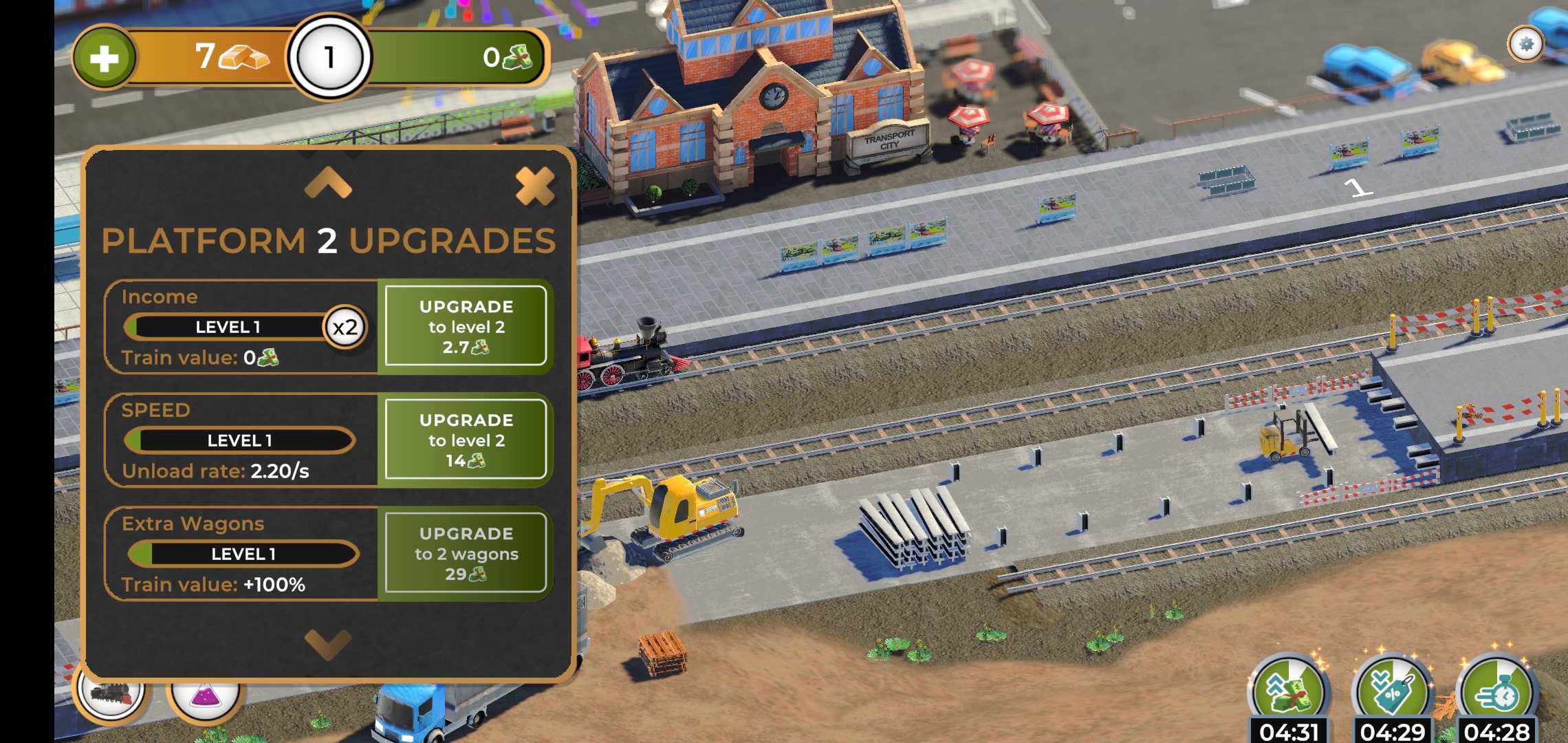1568x743 pixels.
Task: Go to next platform with down arrow
Action: click(x=328, y=644)
